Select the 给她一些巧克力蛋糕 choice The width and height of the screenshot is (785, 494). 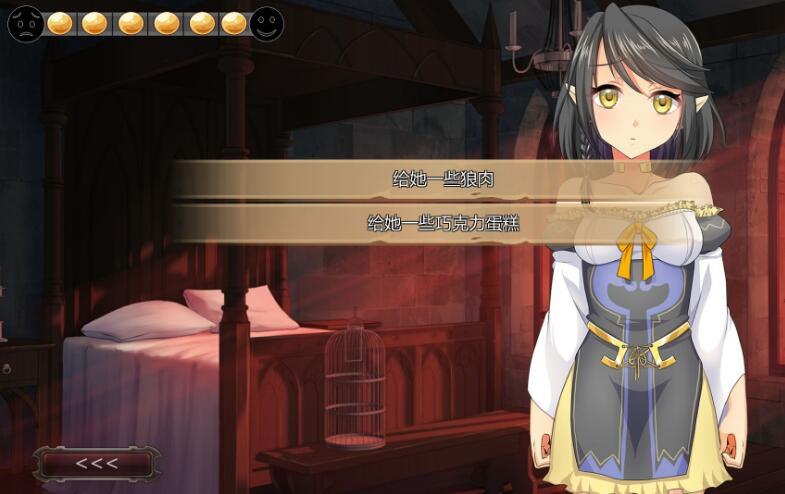[443, 223]
